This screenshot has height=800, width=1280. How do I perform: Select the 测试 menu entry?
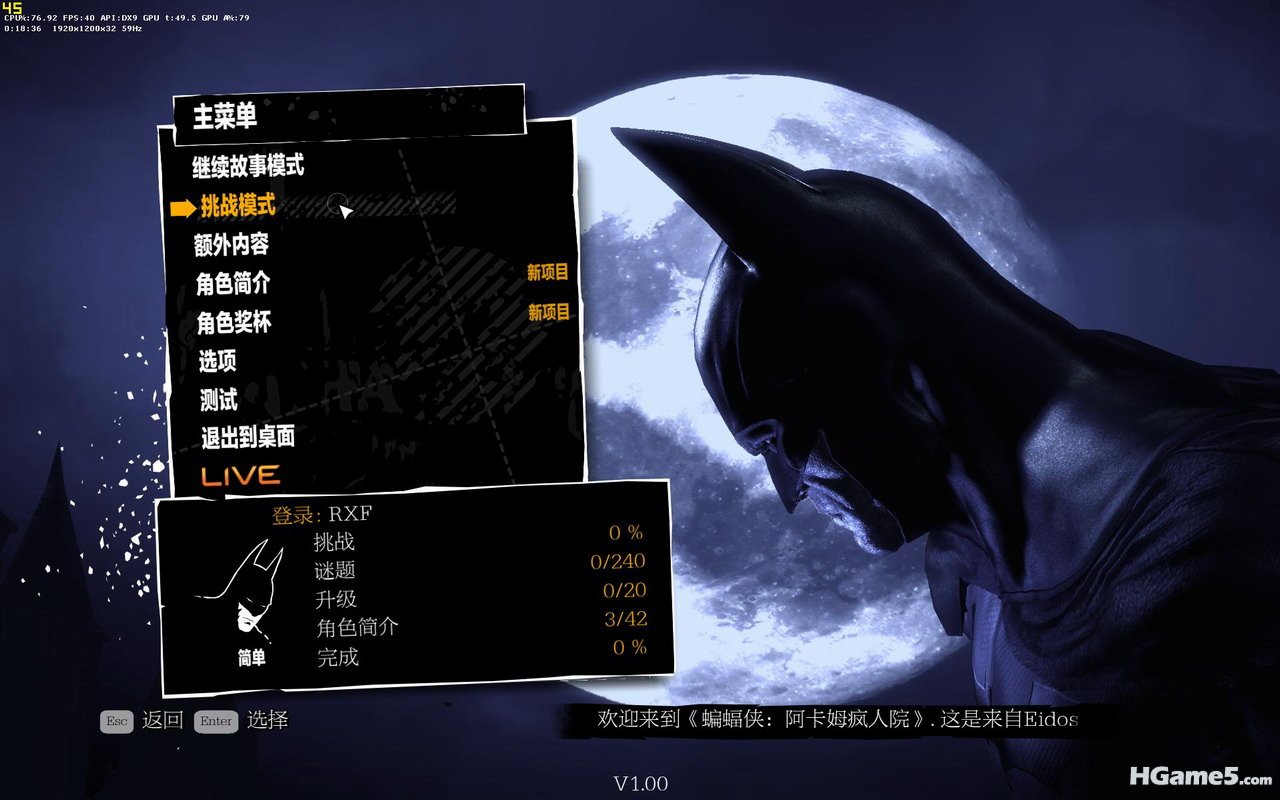(219, 400)
